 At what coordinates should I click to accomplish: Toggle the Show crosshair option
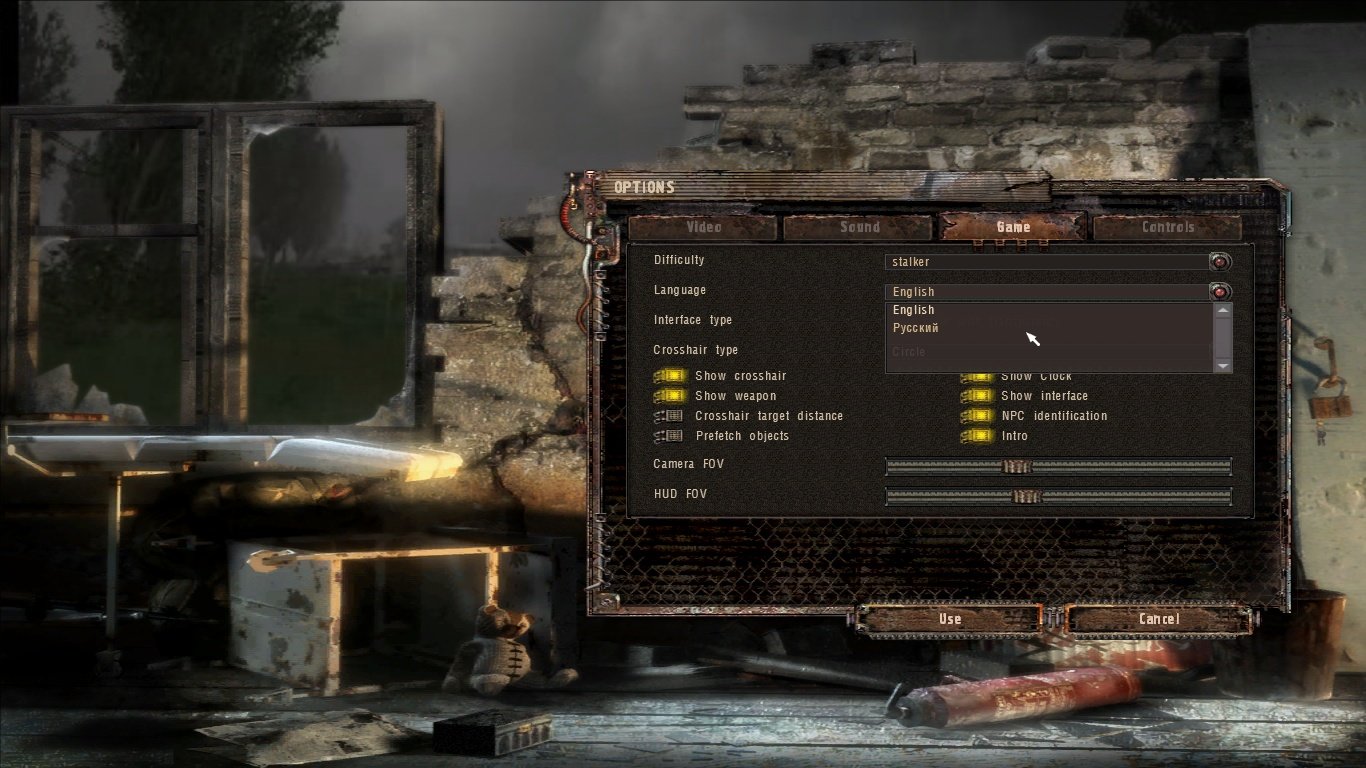[x=669, y=376]
